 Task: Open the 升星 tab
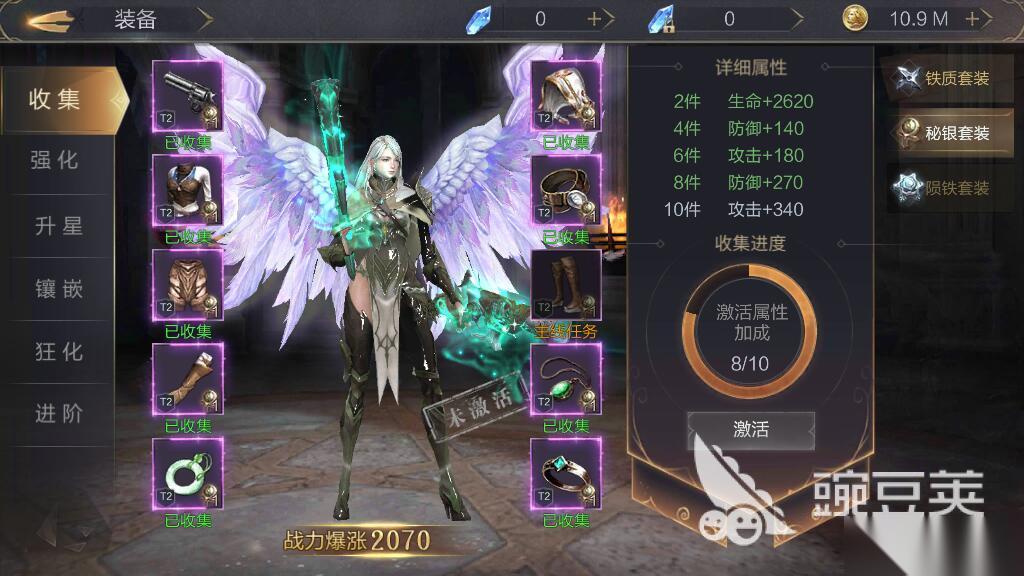click(56, 226)
